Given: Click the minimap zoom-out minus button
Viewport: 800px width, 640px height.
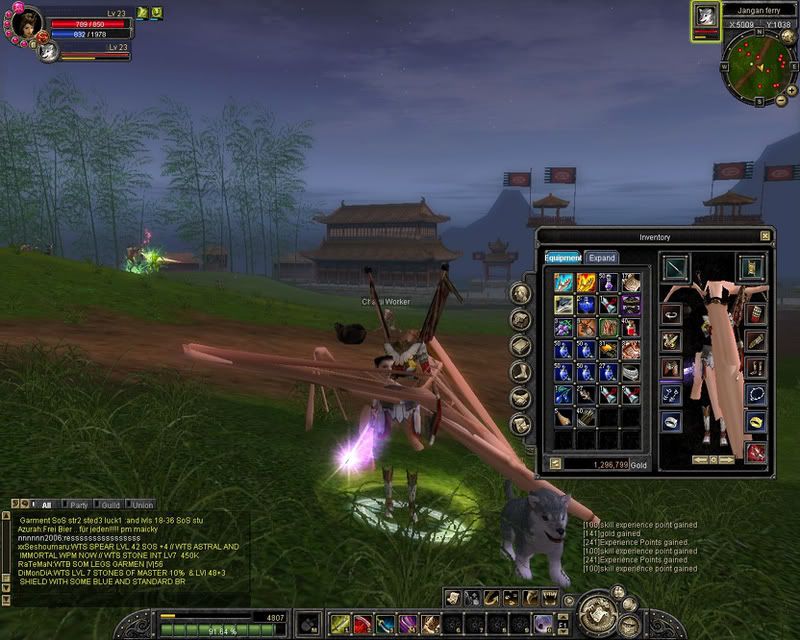Looking at the screenshot, I should click(x=783, y=100).
